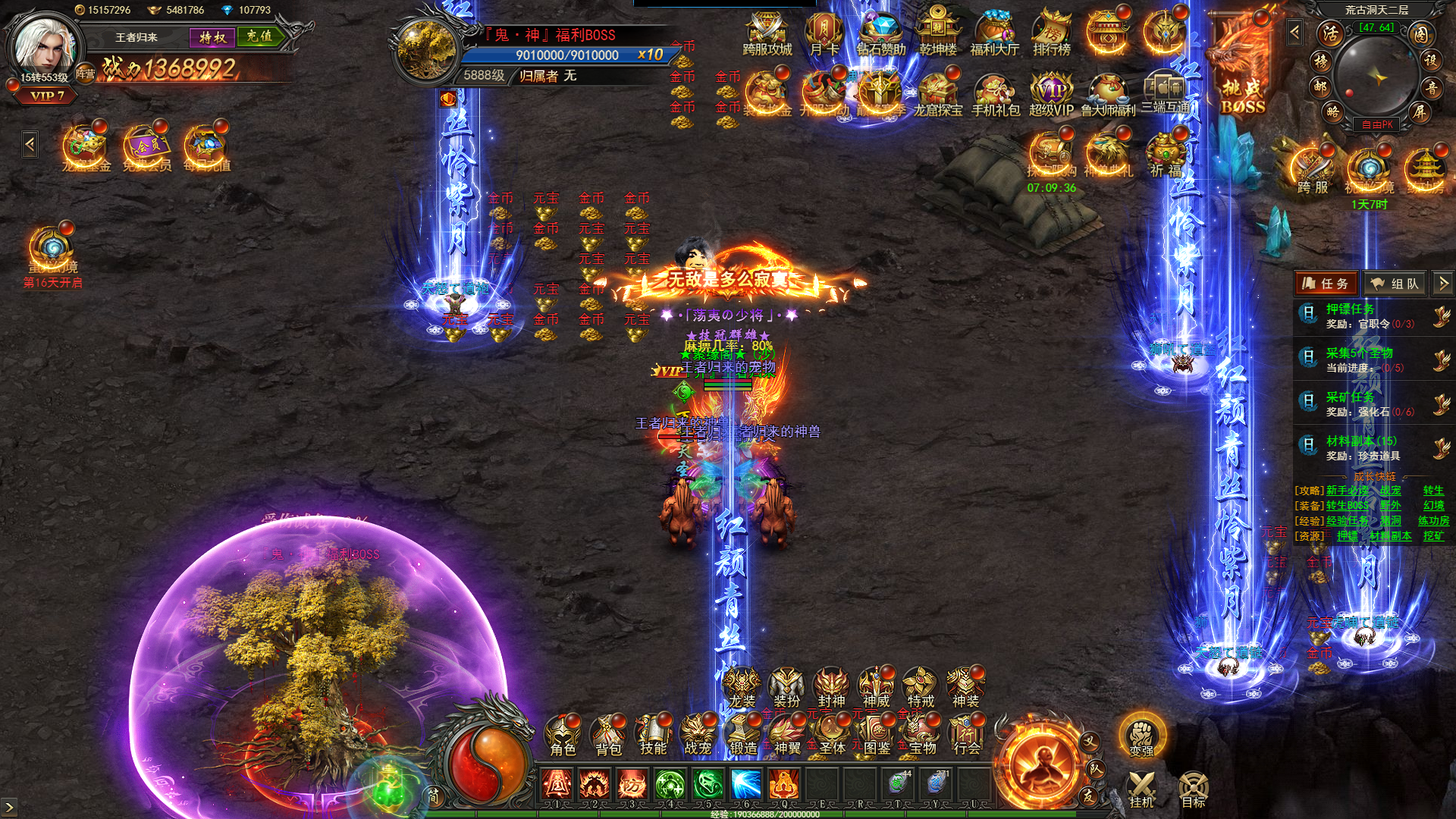Open the 变强 power-up guide
Screen dimensions: 1456x819
coord(1141,736)
